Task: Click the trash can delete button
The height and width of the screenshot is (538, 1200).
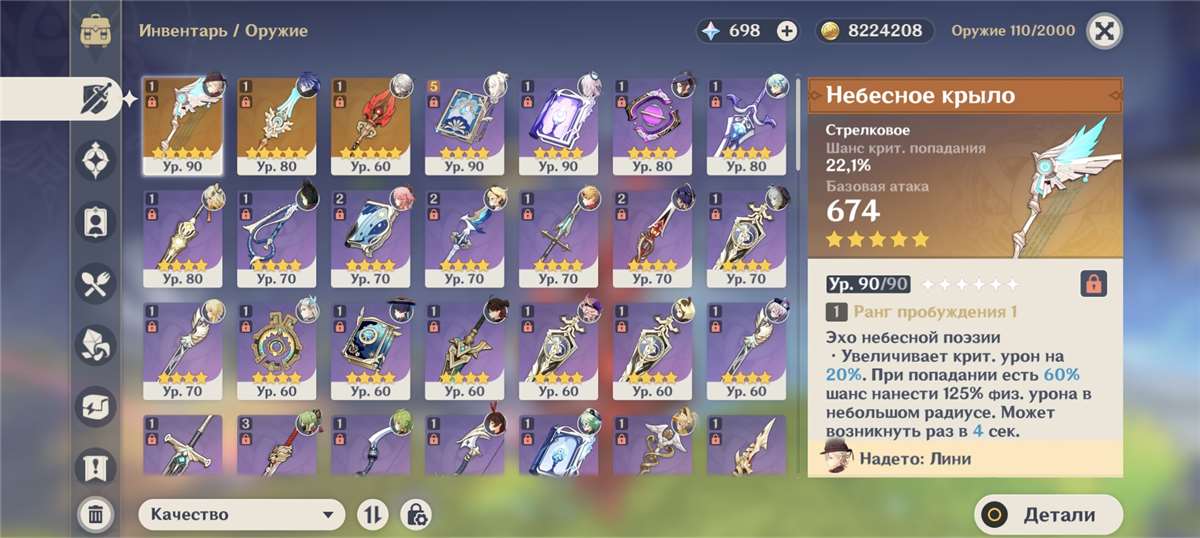Action: tap(96, 515)
